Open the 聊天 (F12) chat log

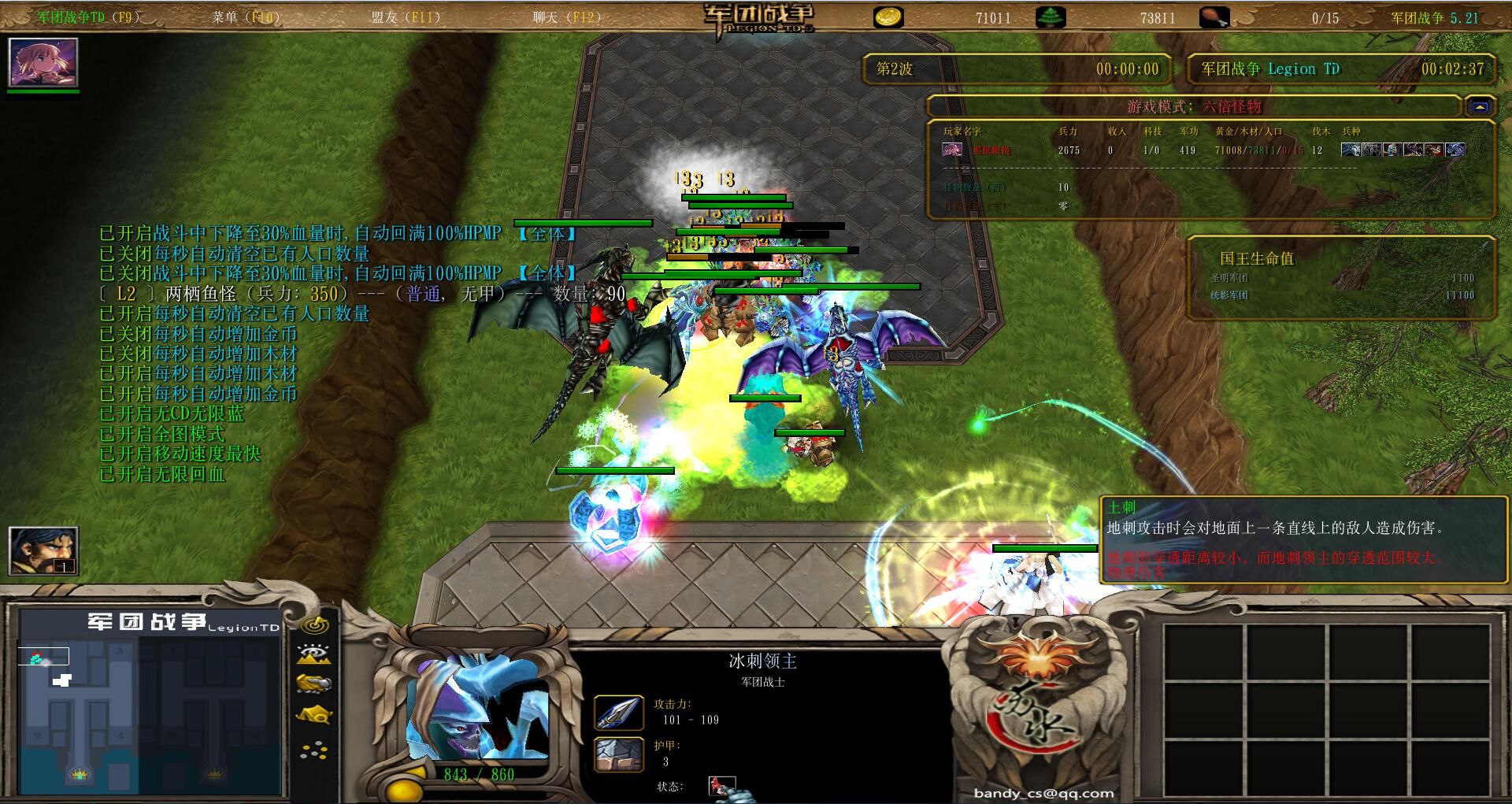pos(566,17)
